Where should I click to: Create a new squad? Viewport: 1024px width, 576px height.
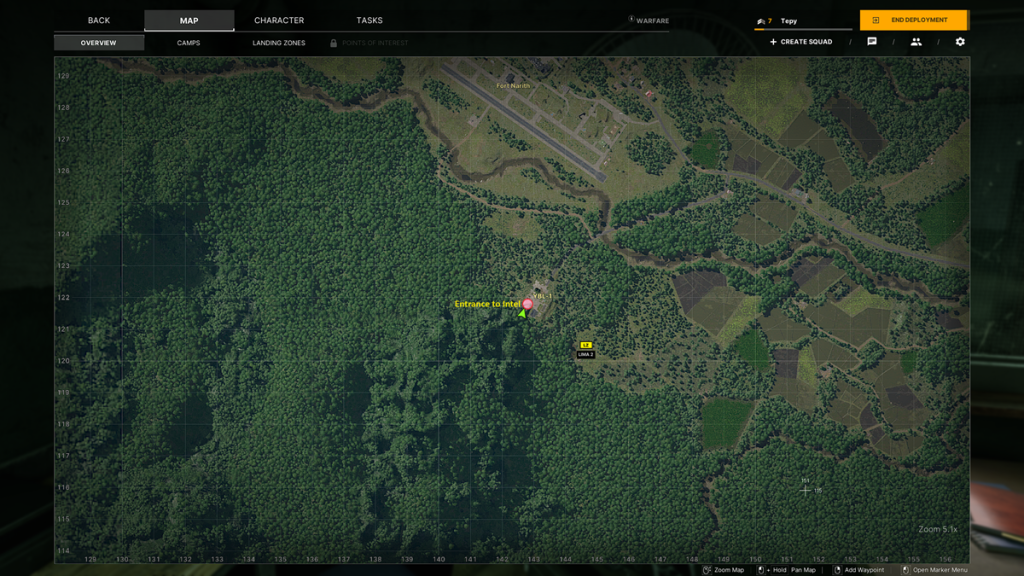801,42
